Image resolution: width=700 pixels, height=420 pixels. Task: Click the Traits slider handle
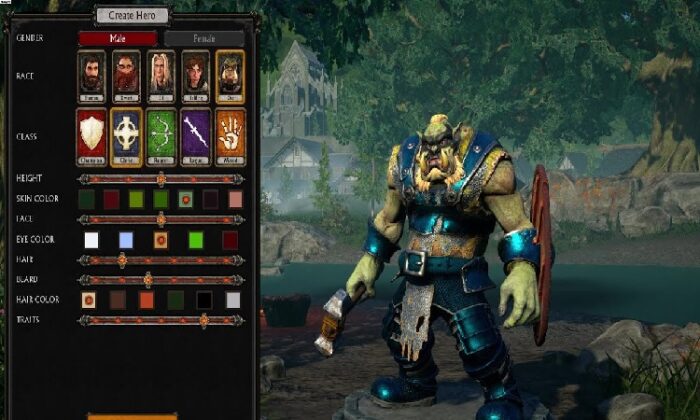tap(204, 320)
